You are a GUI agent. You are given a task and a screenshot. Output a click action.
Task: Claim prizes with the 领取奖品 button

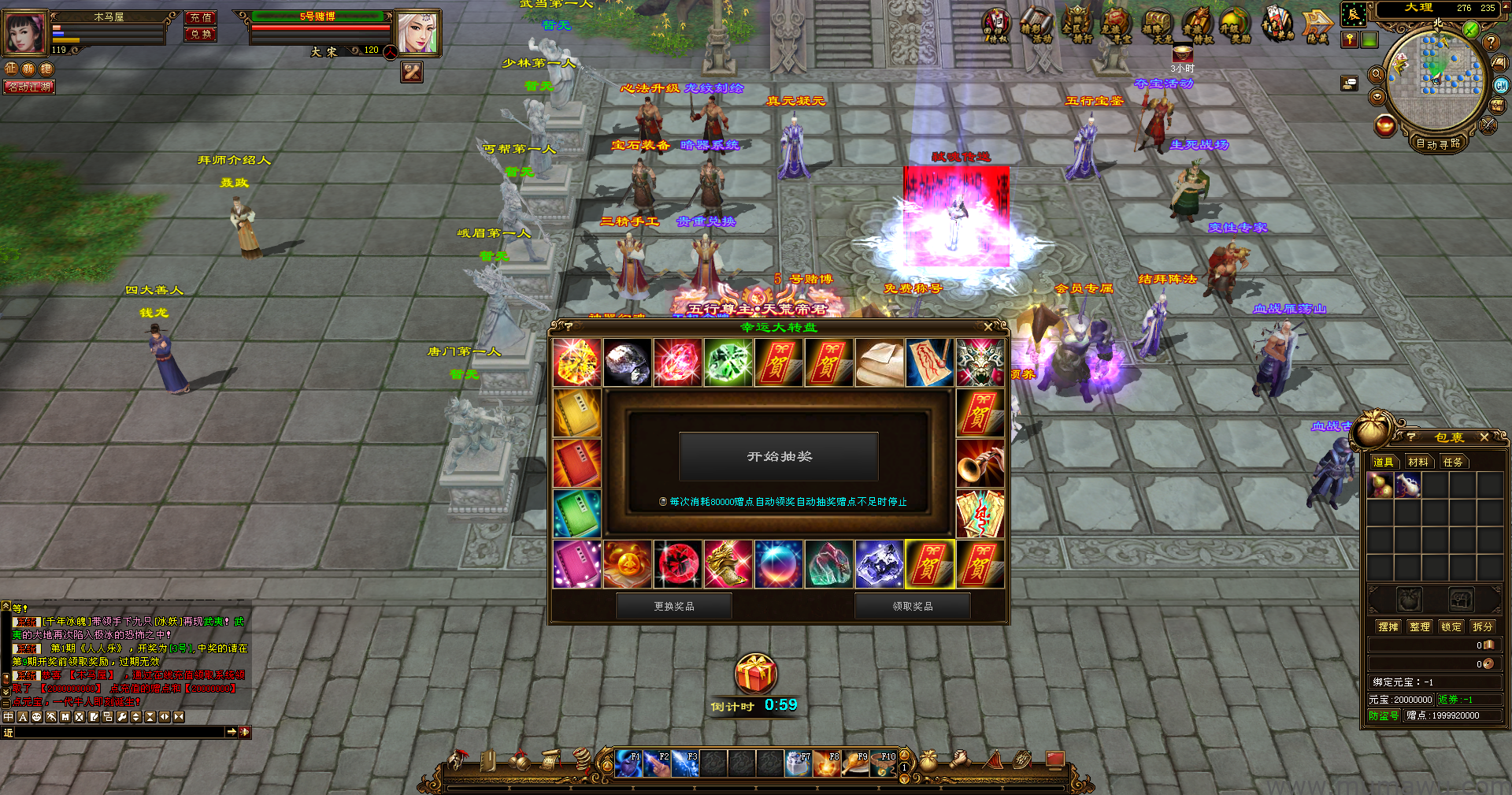click(x=912, y=606)
